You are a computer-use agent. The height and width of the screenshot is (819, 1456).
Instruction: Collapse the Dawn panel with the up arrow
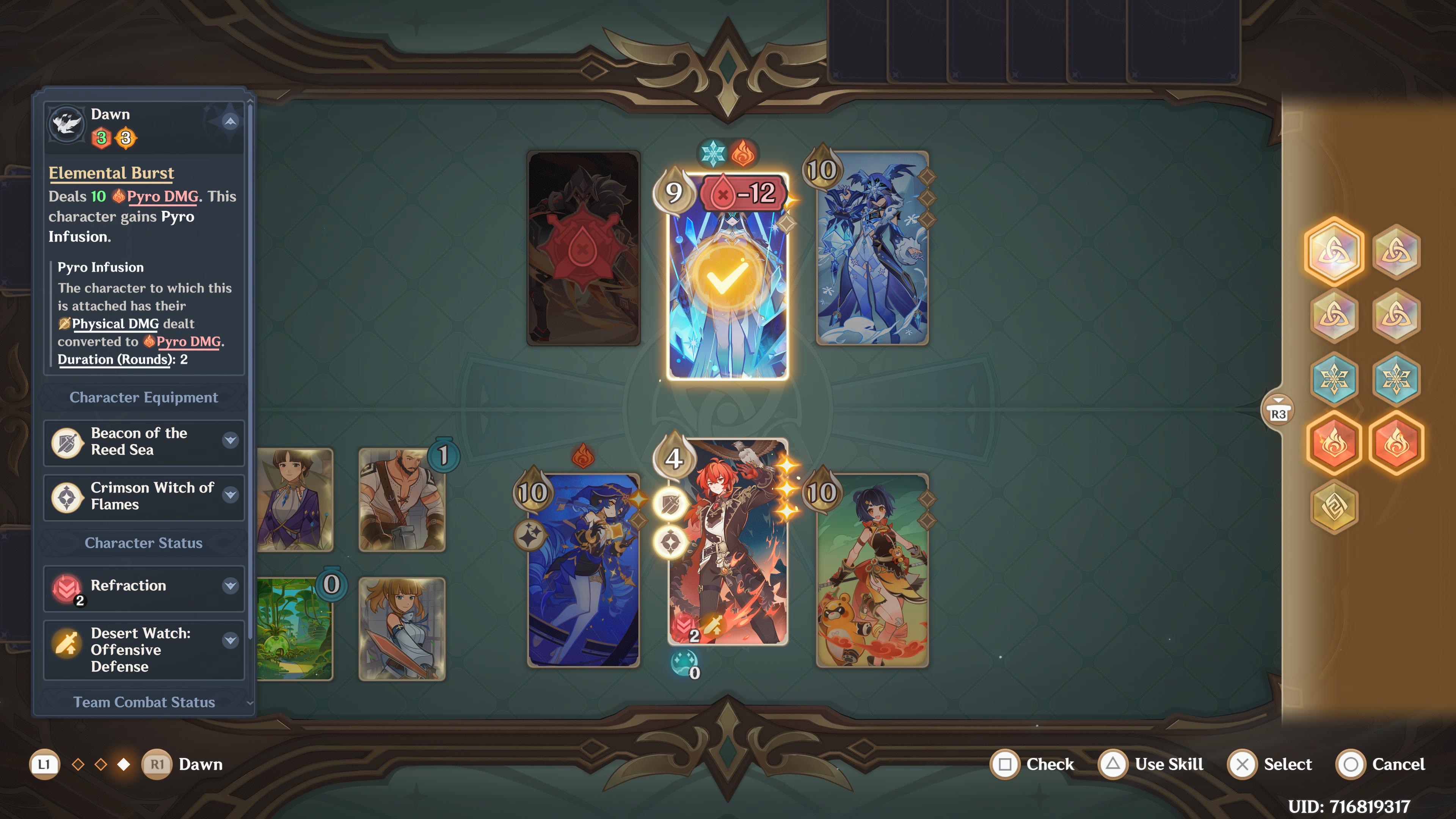[x=229, y=121]
